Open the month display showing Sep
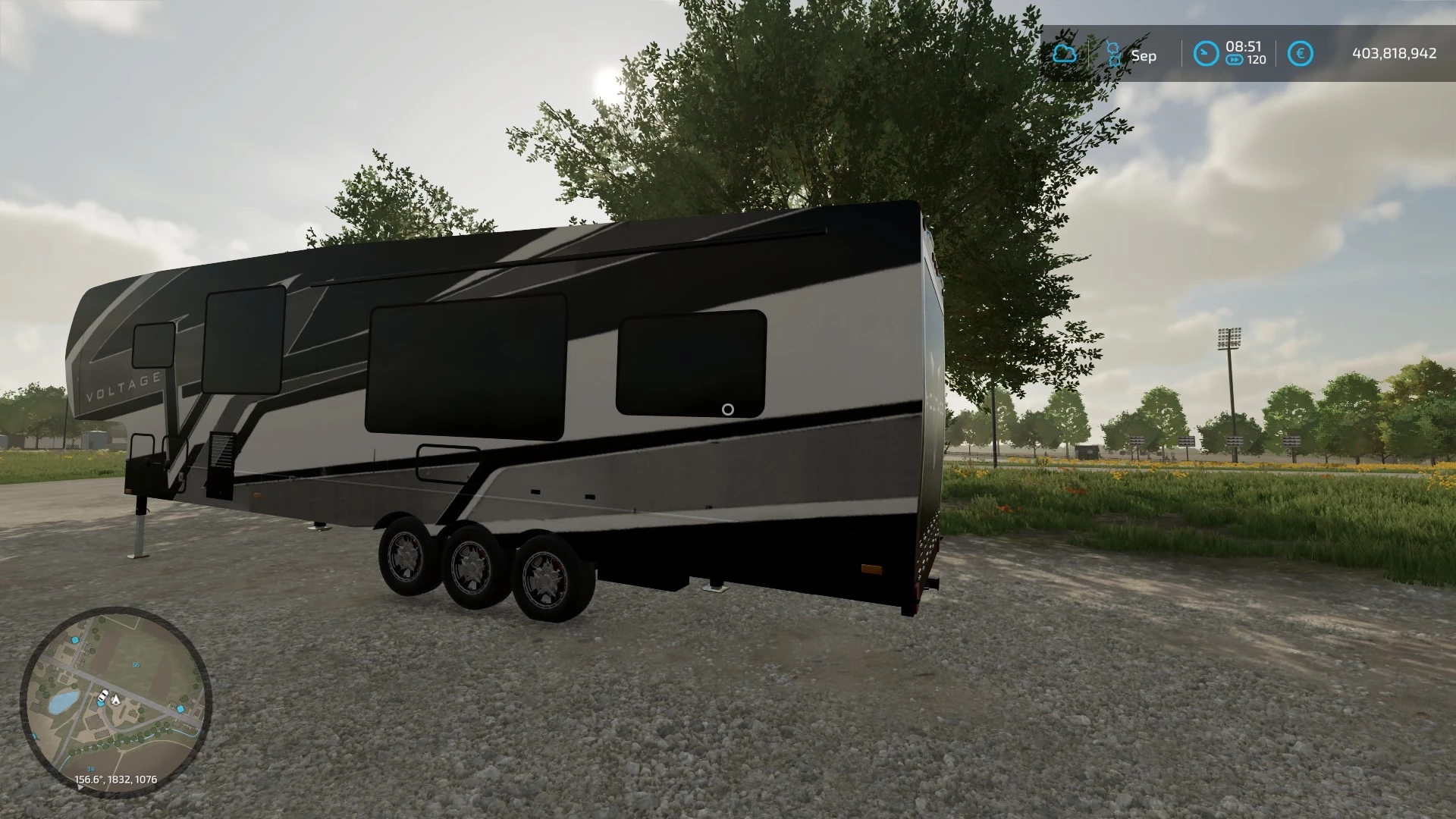This screenshot has height=819, width=1456. 1144,55
